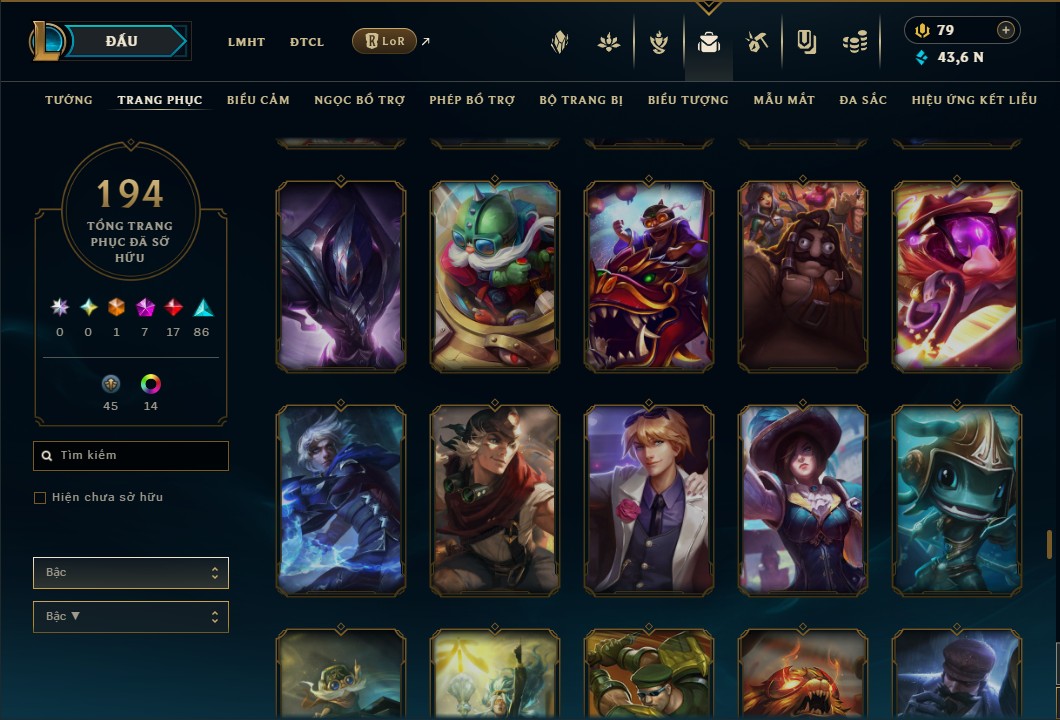1060x720 pixels.
Task: Switch to the MẪU MẮT tab
Action: [784, 100]
